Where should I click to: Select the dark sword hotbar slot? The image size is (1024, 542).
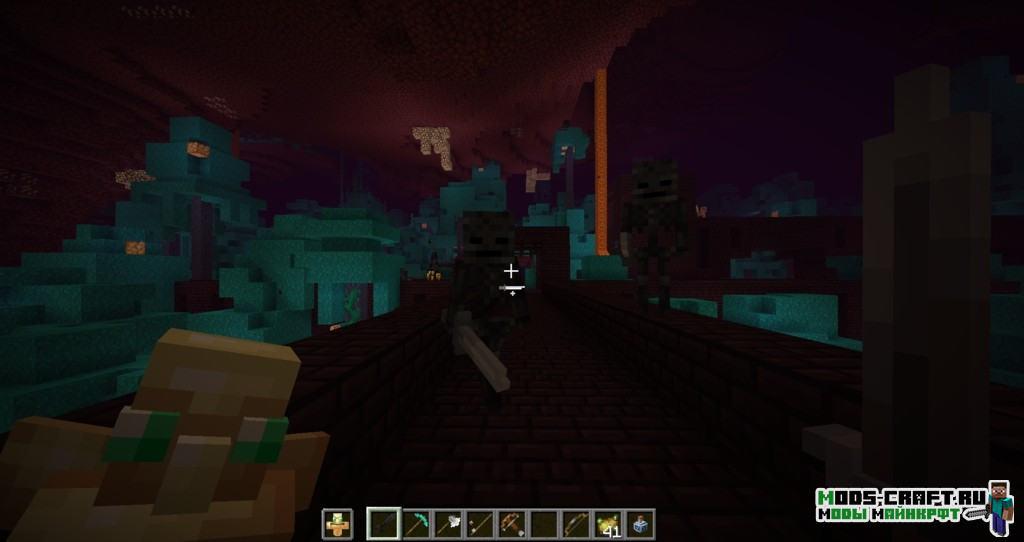click(x=382, y=522)
